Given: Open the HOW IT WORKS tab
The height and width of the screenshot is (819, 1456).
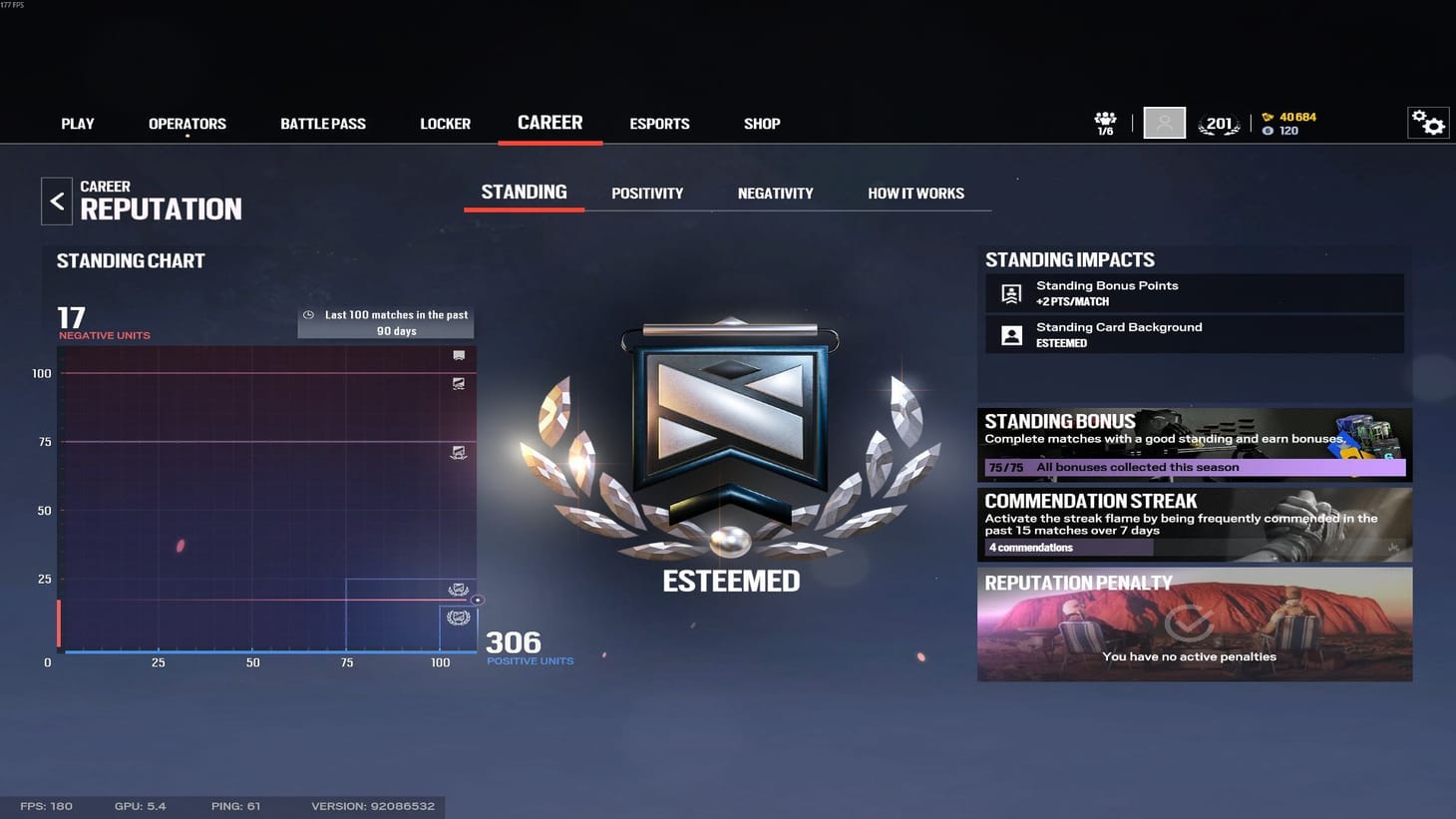Looking at the screenshot, I should click(915, 193).
